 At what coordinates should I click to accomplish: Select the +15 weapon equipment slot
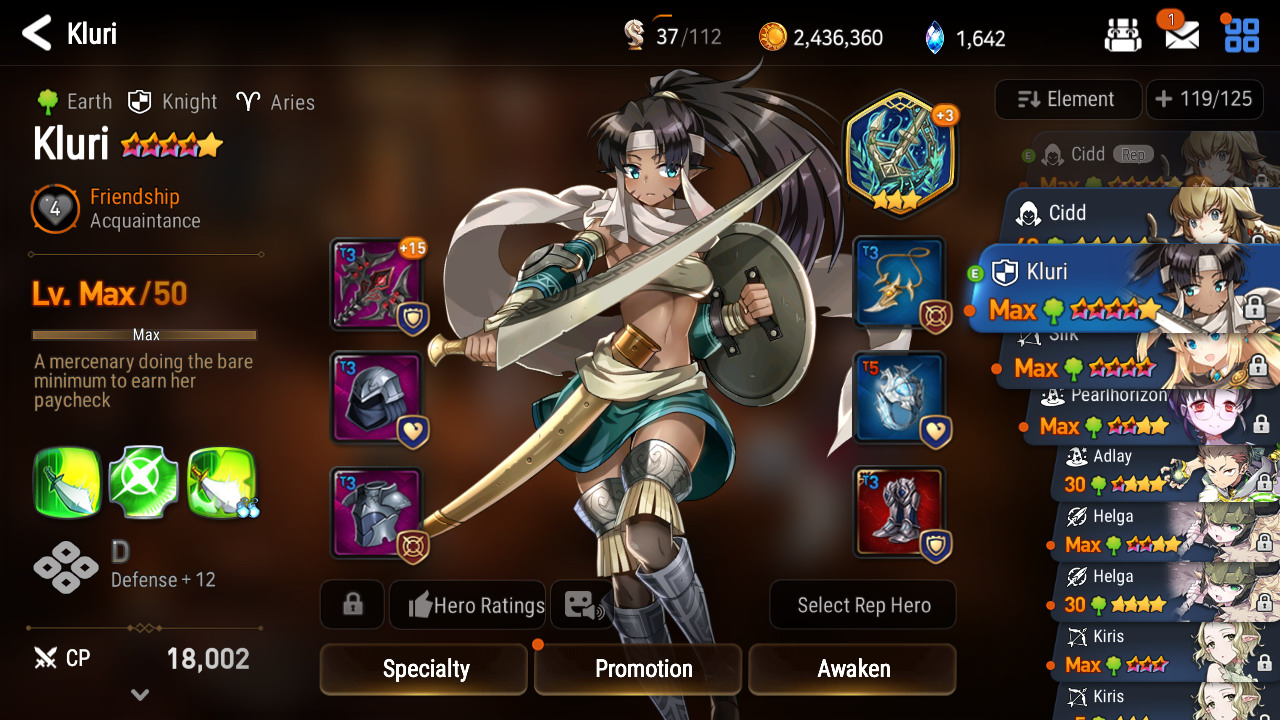pos(377,284)
